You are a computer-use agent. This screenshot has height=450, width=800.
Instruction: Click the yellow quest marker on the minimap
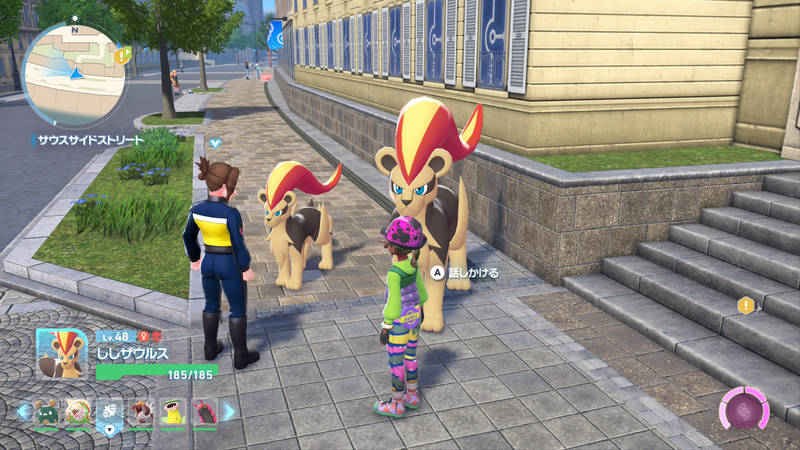tap(123, 56)
